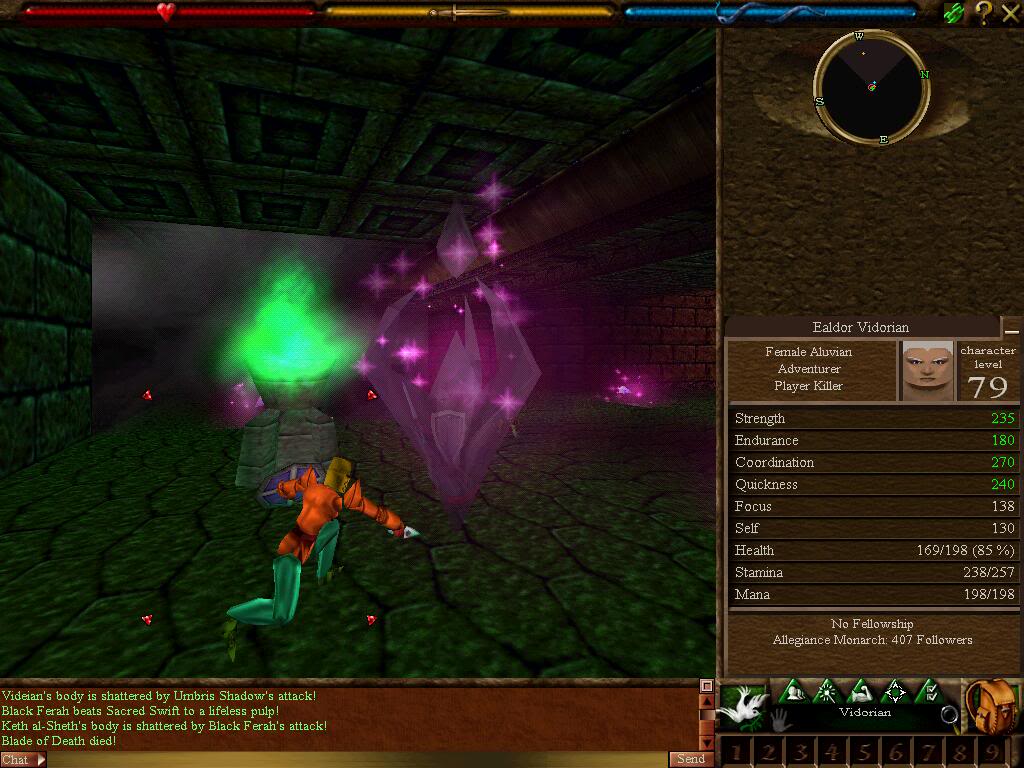Viewport: 1024px width, 768px height.
Task: Open the spellcasting sparkle wand panel
Action: [827, 691]
